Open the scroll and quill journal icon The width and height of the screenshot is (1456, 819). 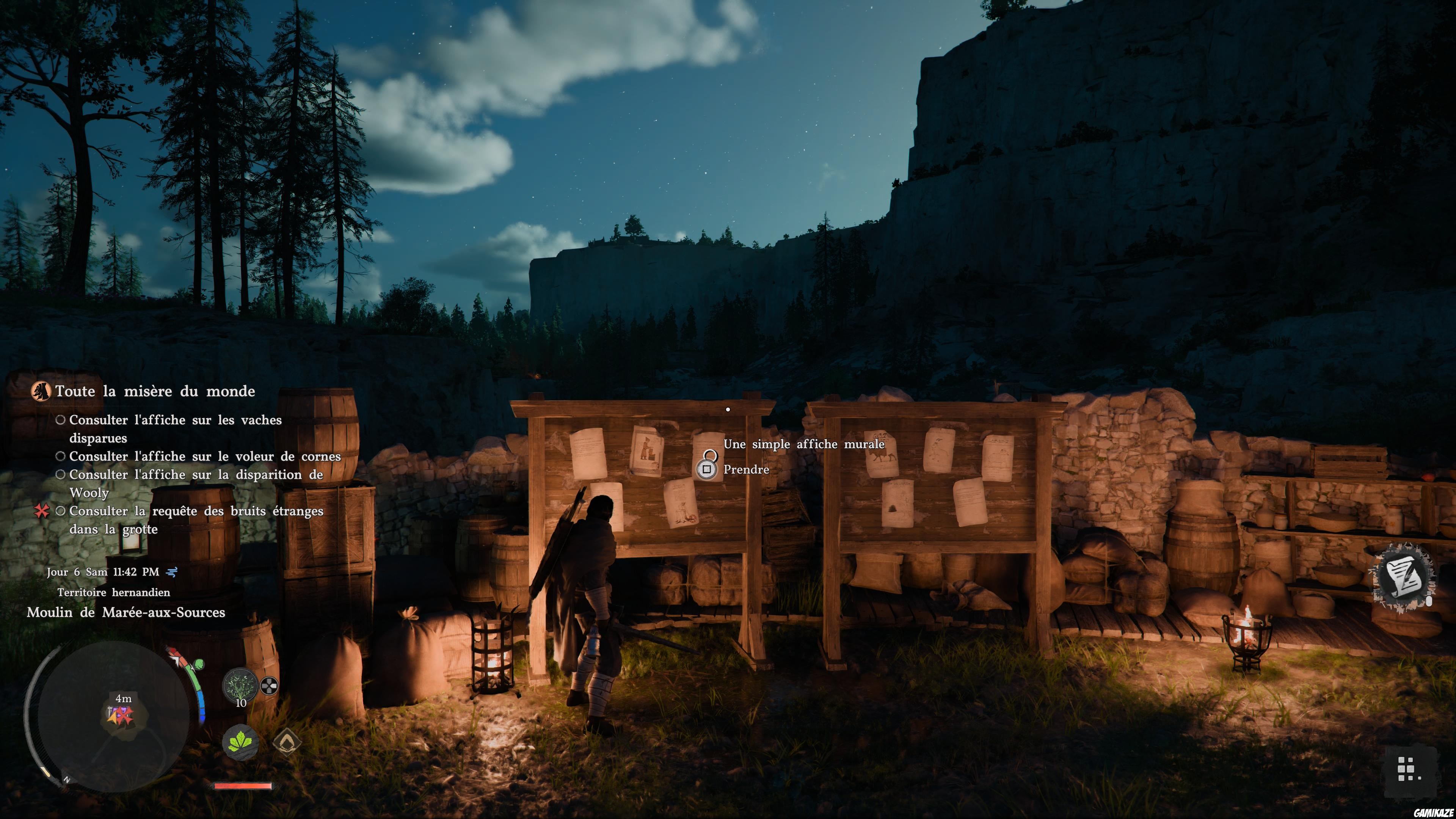click(1404, 576)
